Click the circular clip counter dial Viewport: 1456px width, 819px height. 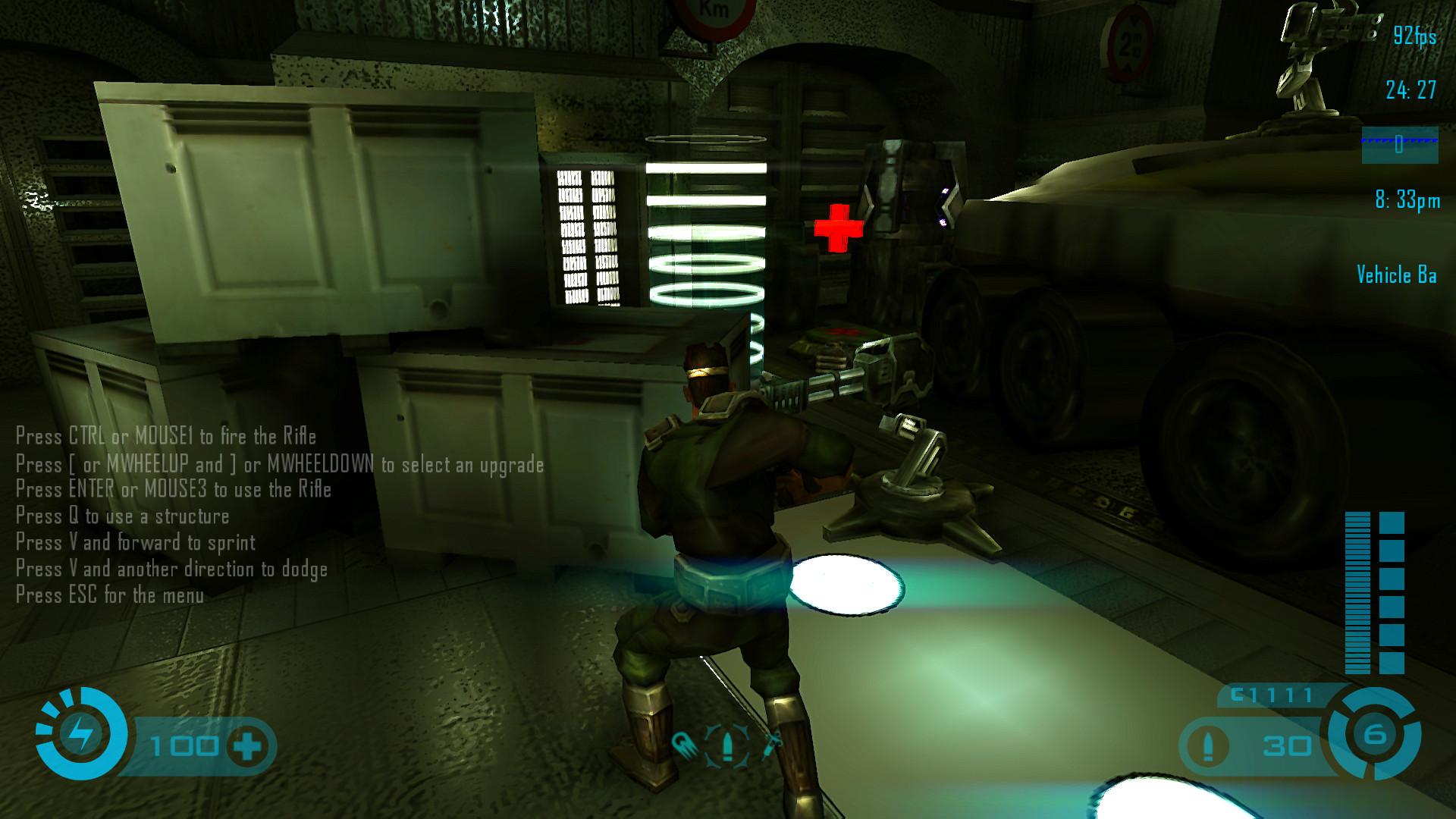coord(1374,733)
